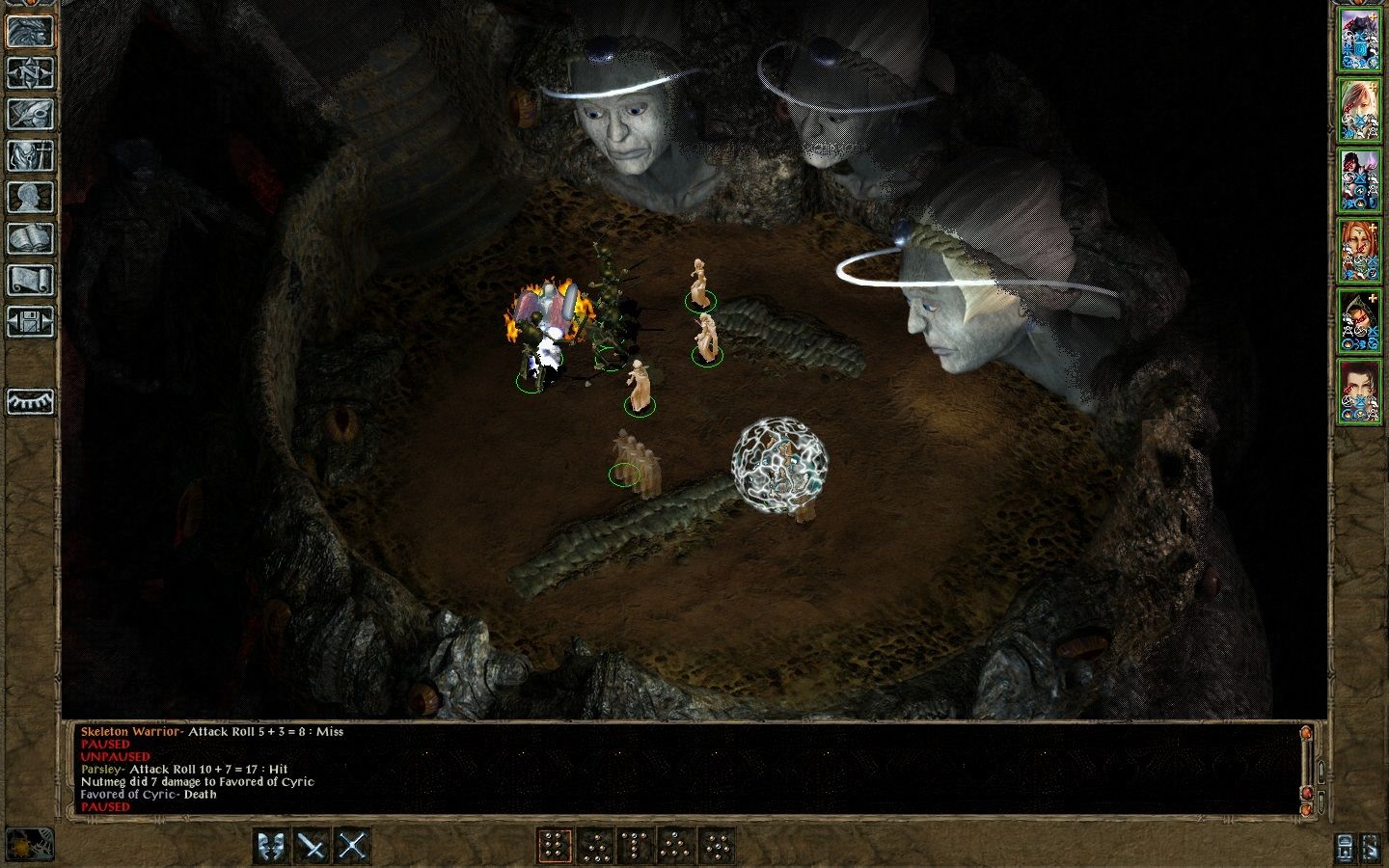Open the inventory screen
Screen dimensions: 1389x868
coord(30,155)
